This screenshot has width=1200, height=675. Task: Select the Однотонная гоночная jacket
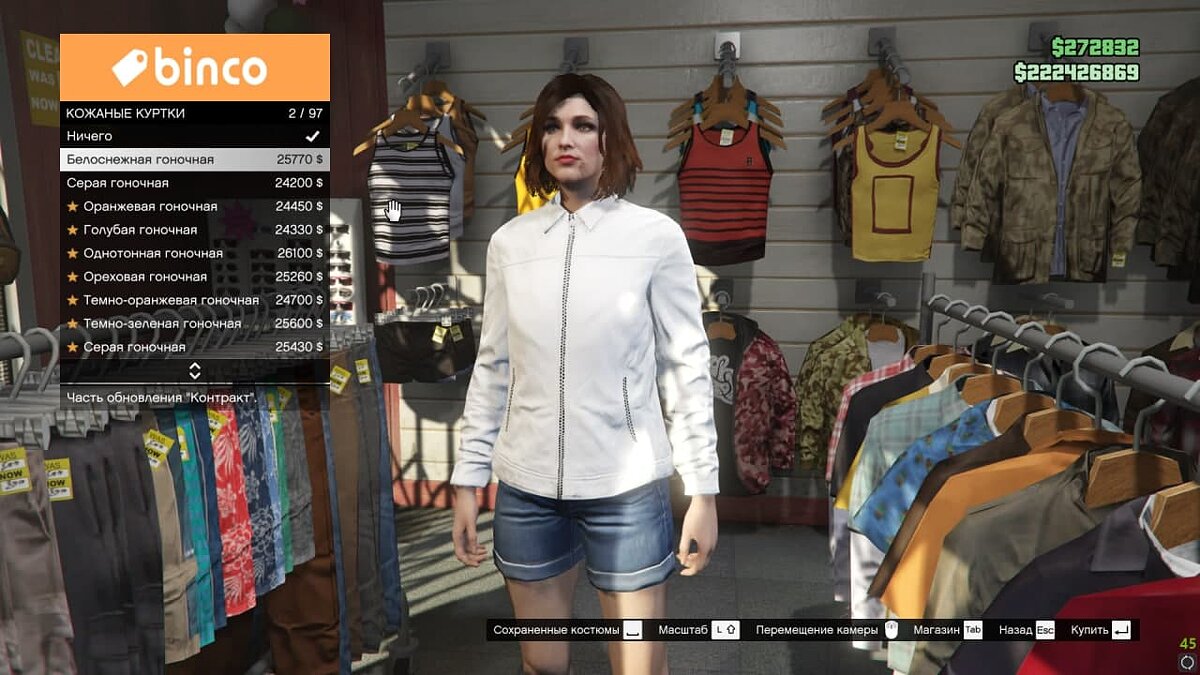point(194,253)
